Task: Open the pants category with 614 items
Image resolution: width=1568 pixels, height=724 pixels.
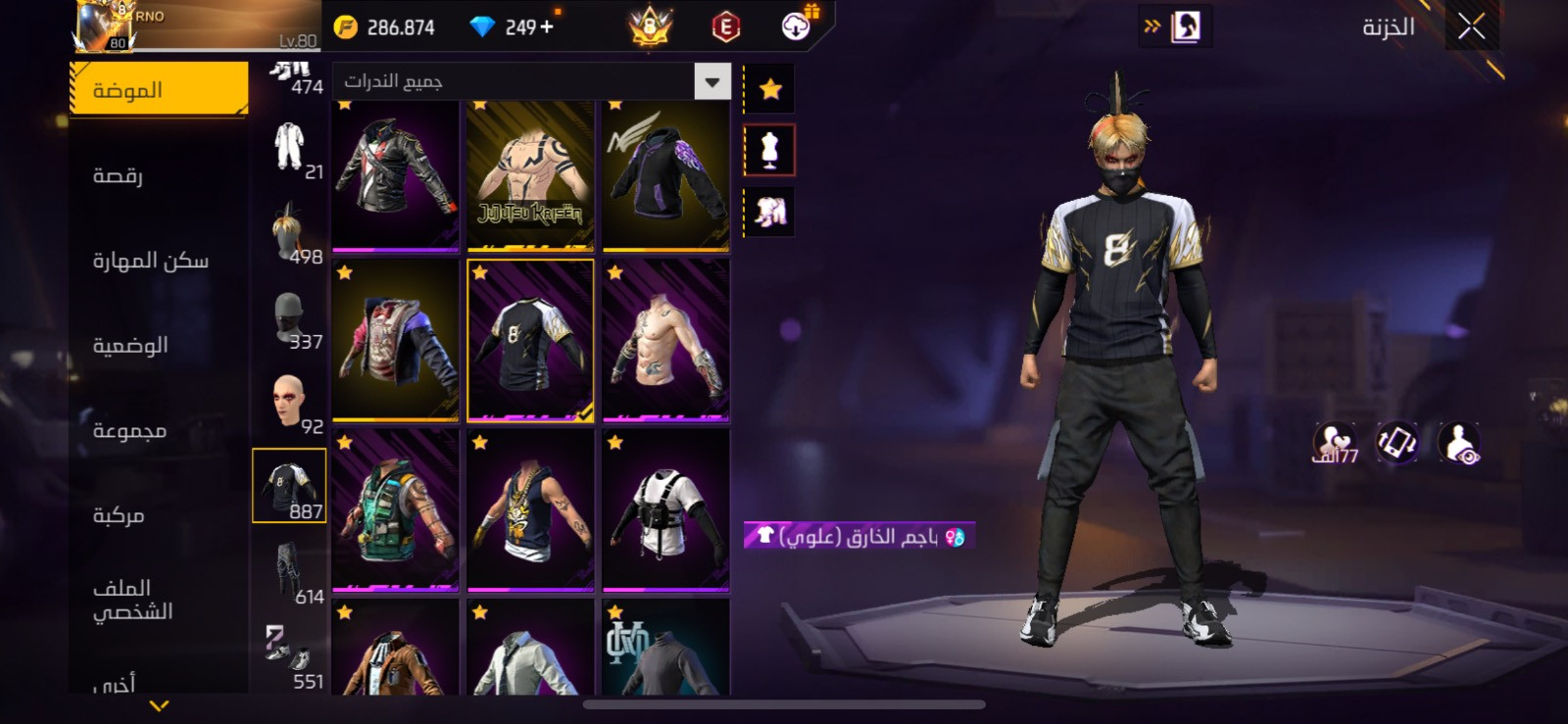Action: point(290,571)
